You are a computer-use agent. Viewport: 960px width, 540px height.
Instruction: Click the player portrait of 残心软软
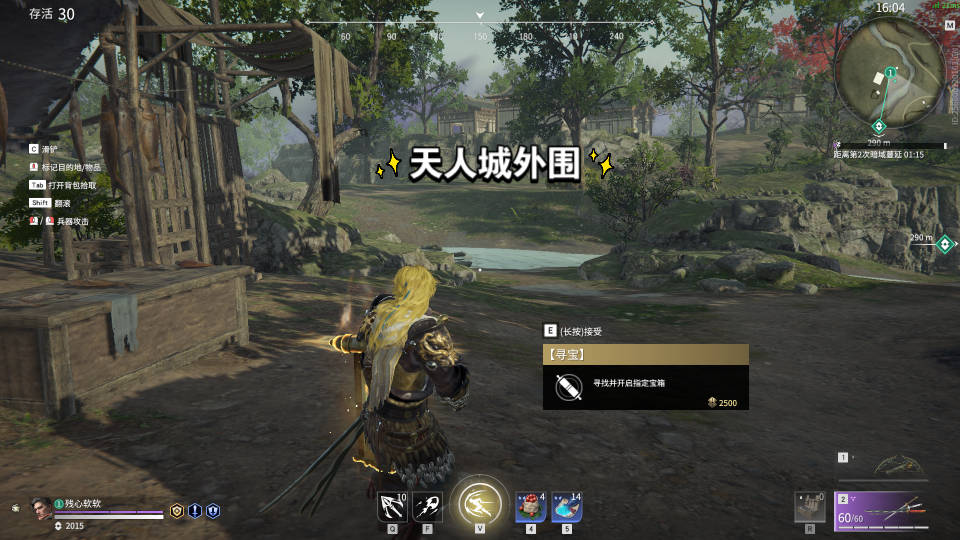41,507
